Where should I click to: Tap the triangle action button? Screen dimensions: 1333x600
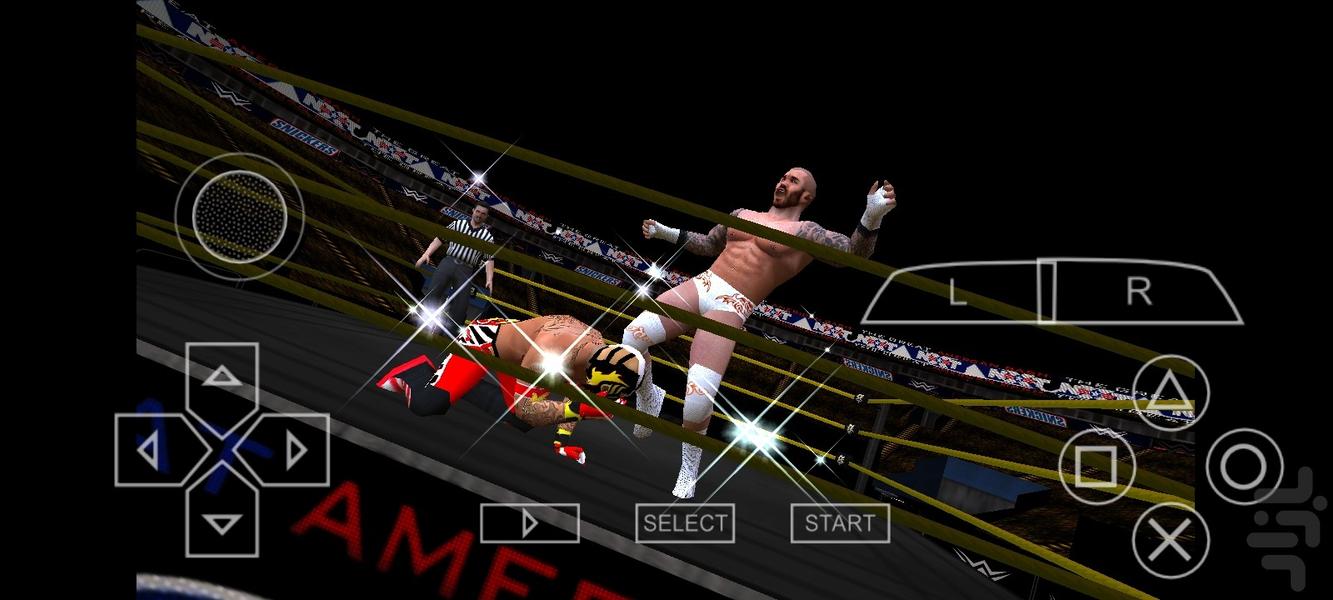[x=1170, y=393]
